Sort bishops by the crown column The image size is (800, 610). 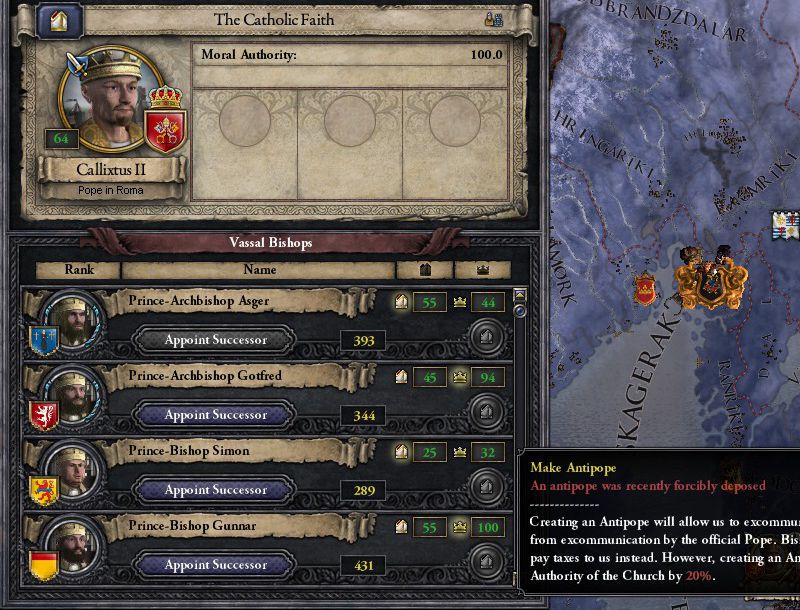pyautogui.click(x=482, y=270)
